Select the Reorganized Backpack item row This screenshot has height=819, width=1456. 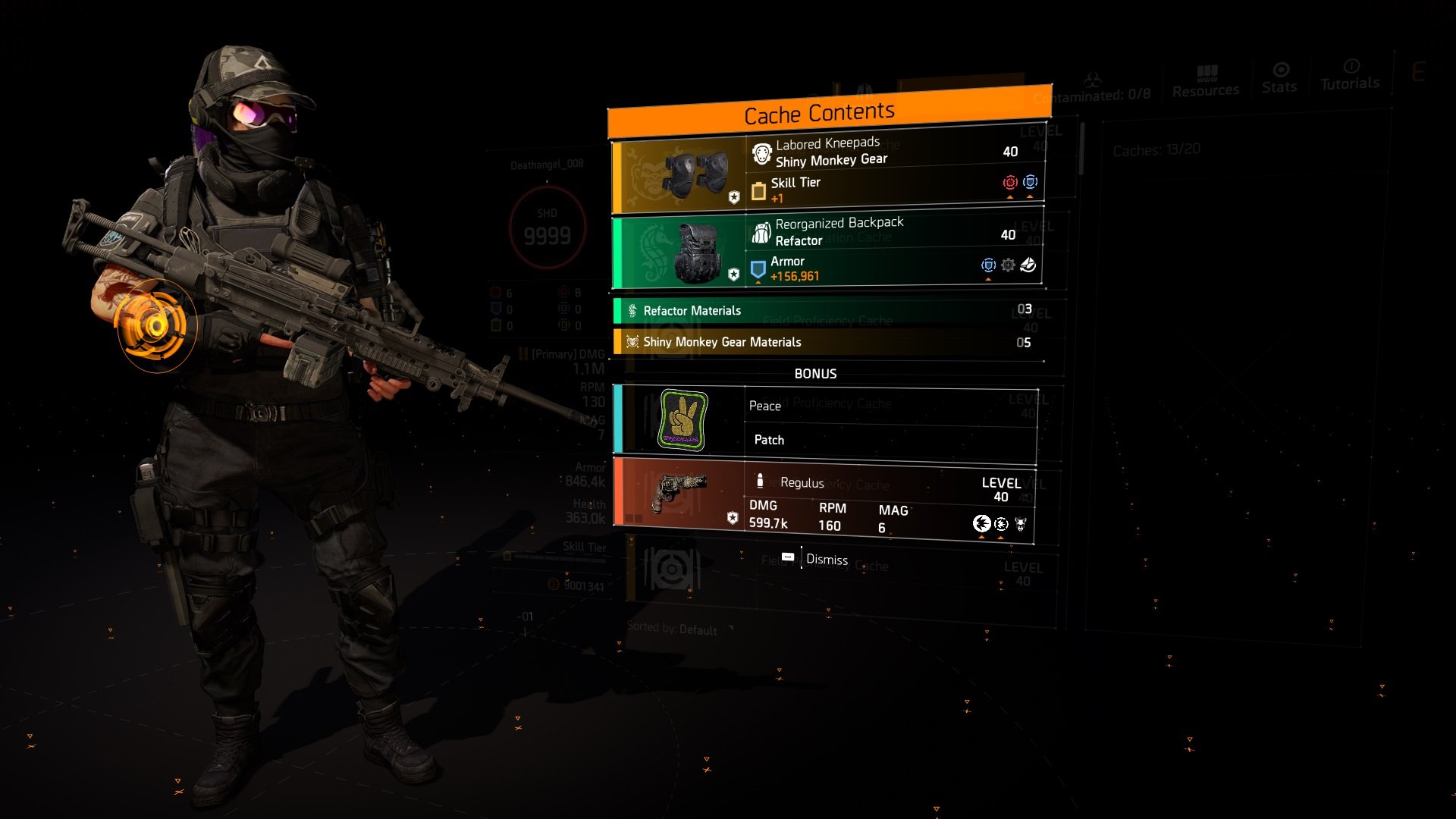tap(827, 250)
